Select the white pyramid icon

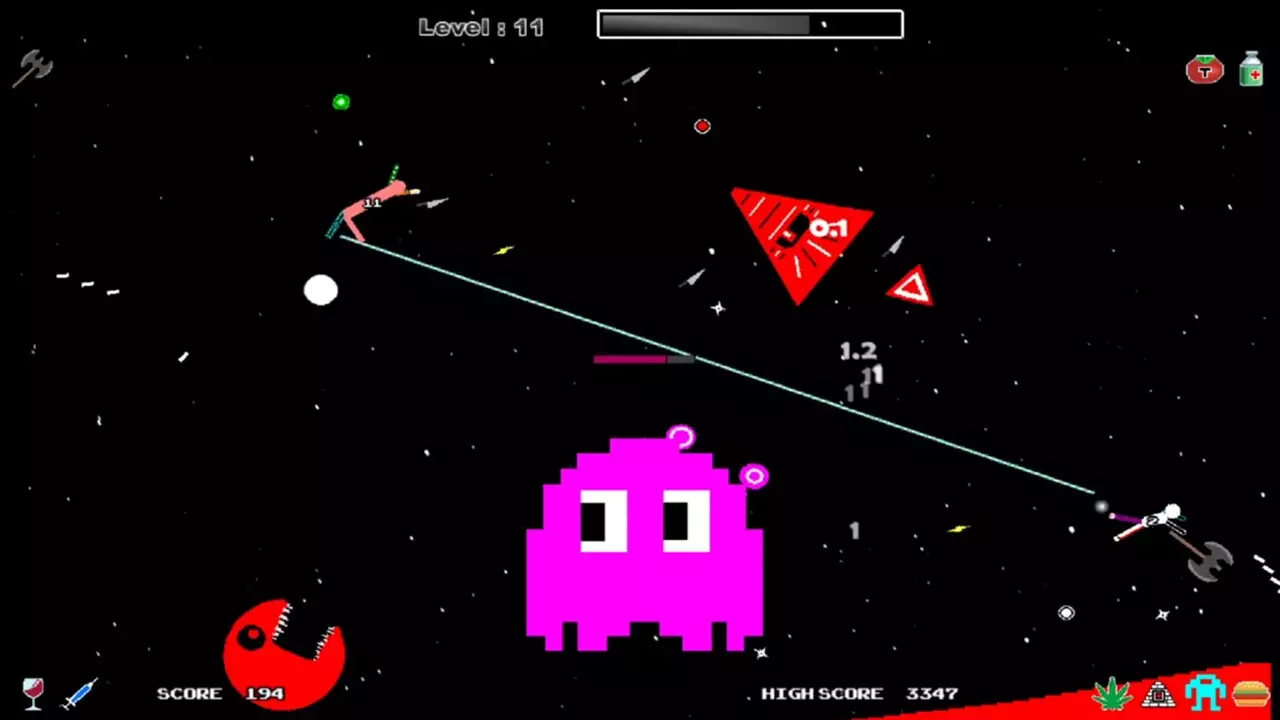point(1158,692)
